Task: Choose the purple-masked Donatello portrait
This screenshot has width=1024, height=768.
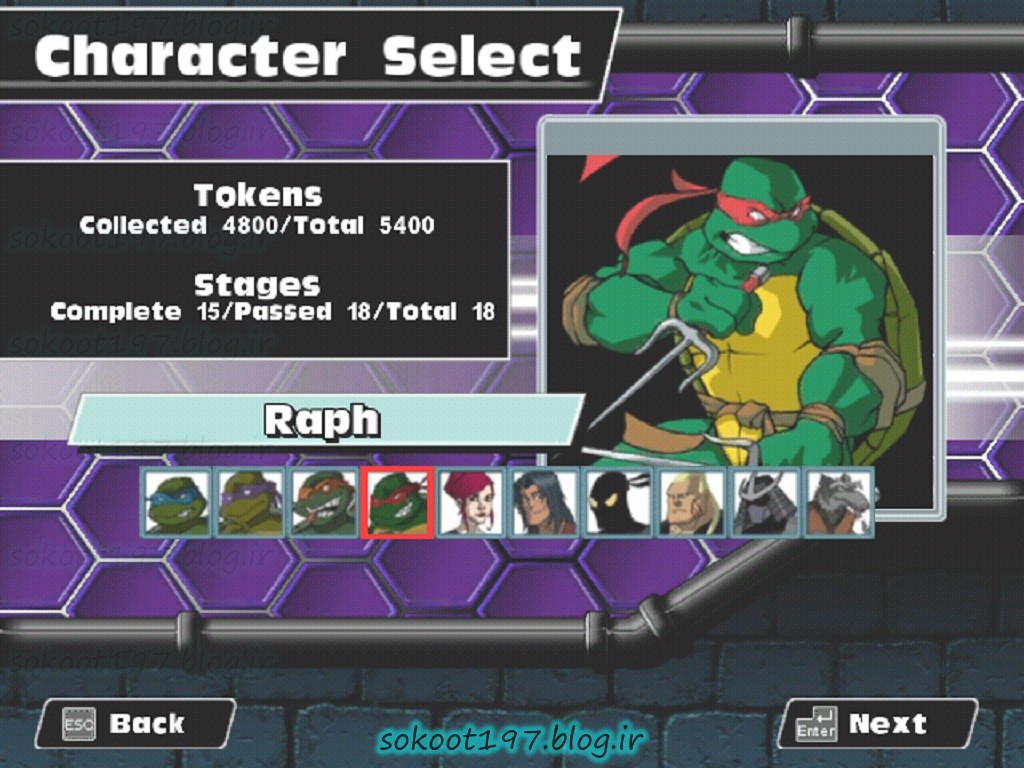Action: [250, 502]
